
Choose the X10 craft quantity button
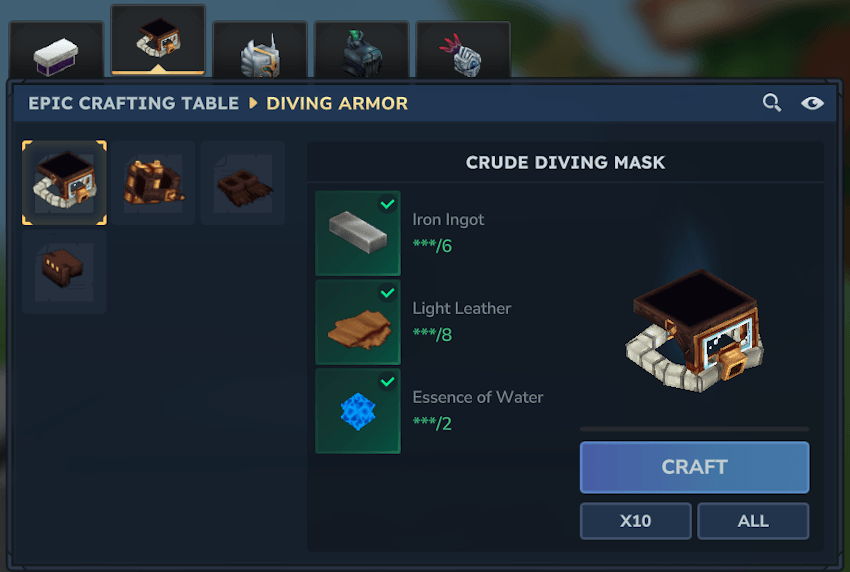click(x=635, y=521)
